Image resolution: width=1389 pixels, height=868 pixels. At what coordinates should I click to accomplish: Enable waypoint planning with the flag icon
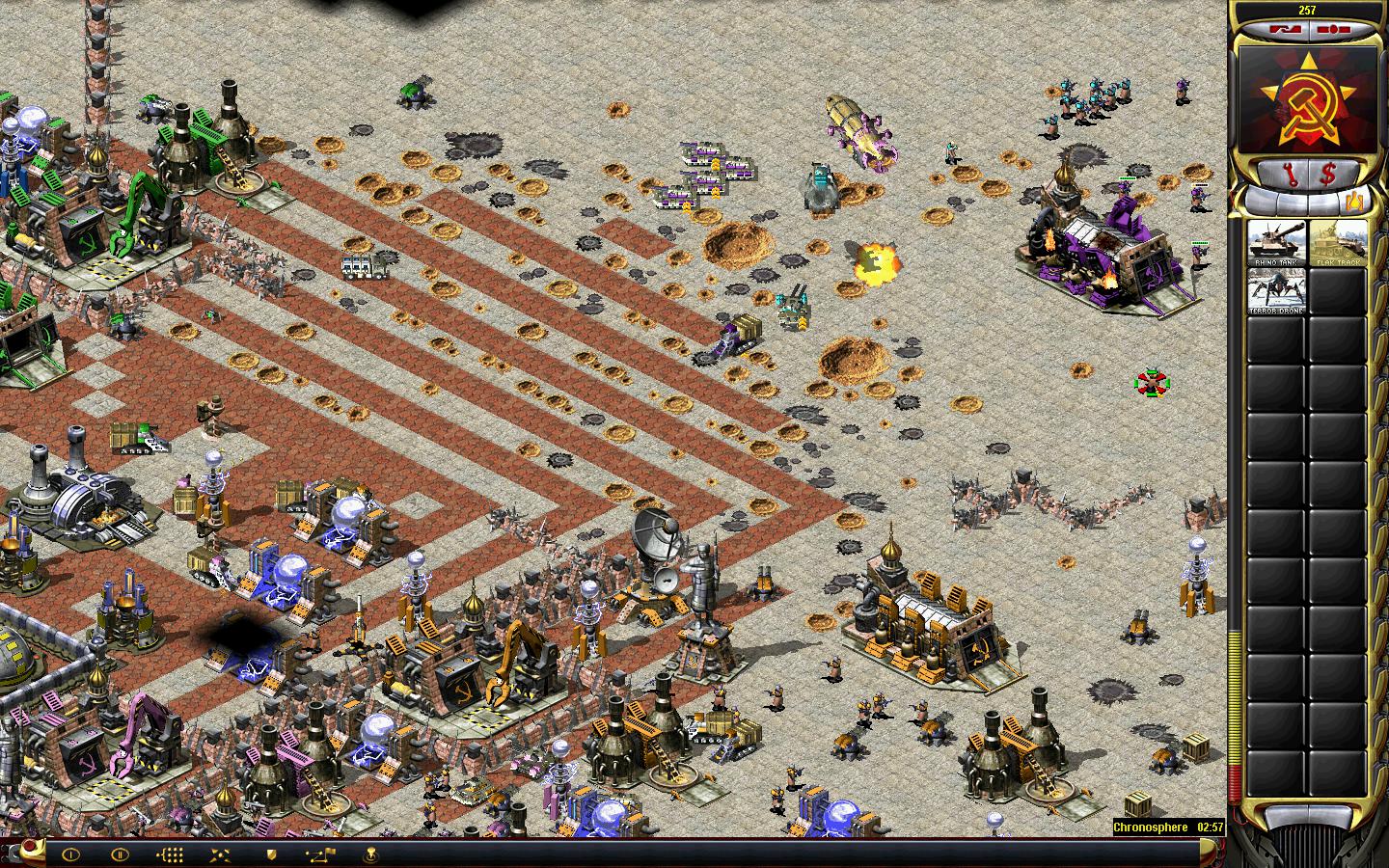coord(321,854)
